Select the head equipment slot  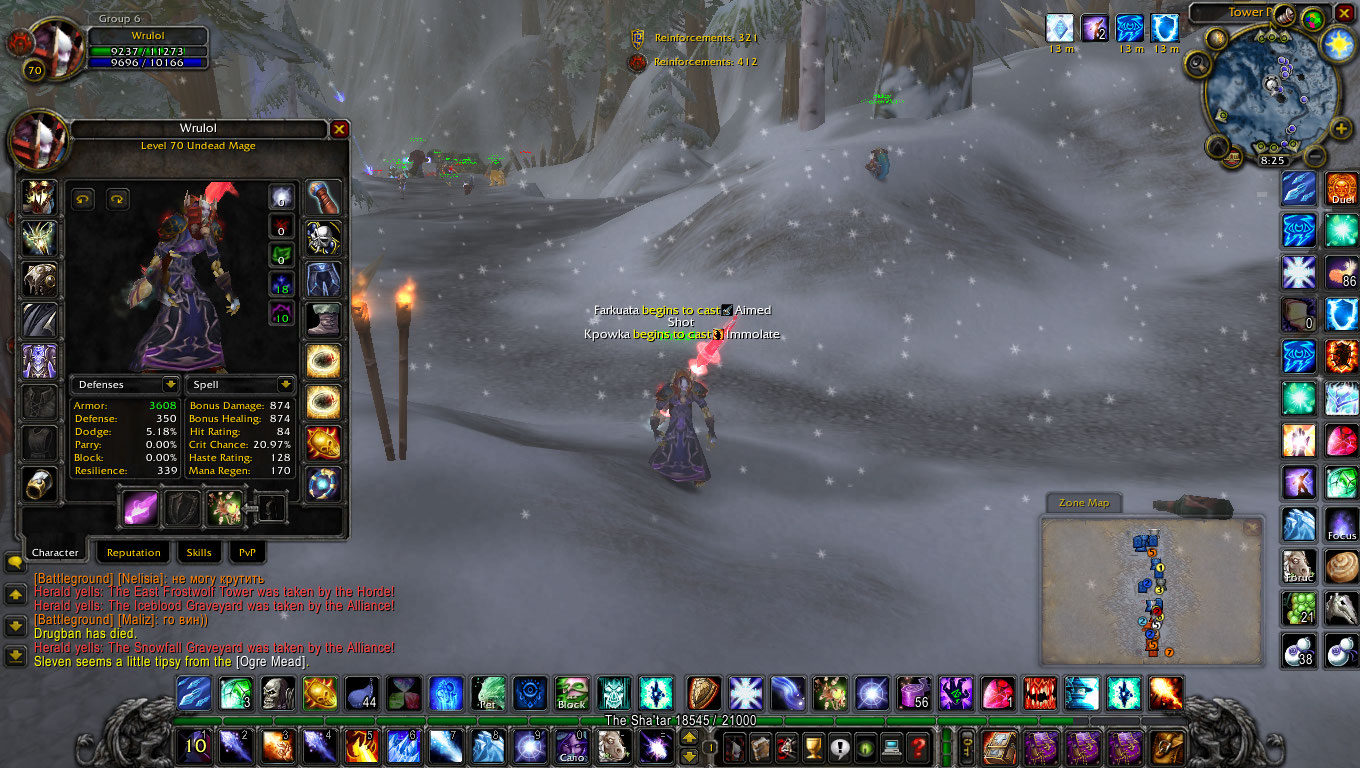tap(40, 197)
